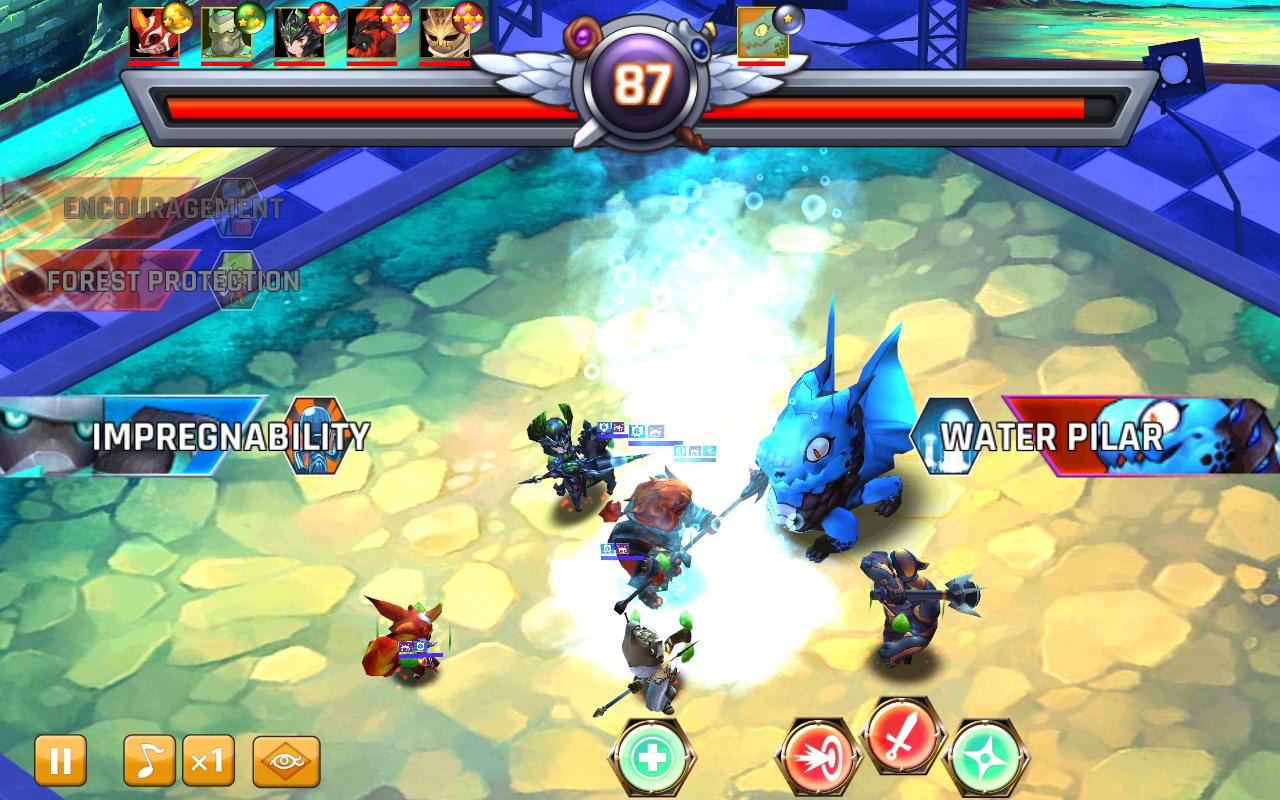Activate the green shuriken skill
The width and height of the screenshot is (1280, 800).
pyautogui.click(x=983, y=759)
